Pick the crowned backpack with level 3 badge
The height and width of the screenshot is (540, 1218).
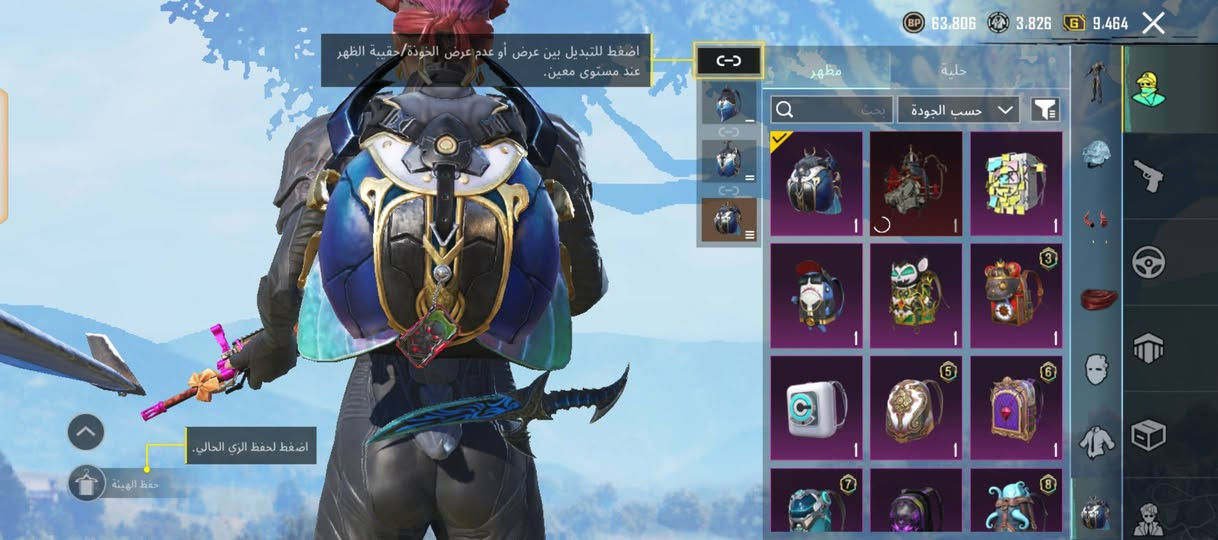pos(1016,296)
